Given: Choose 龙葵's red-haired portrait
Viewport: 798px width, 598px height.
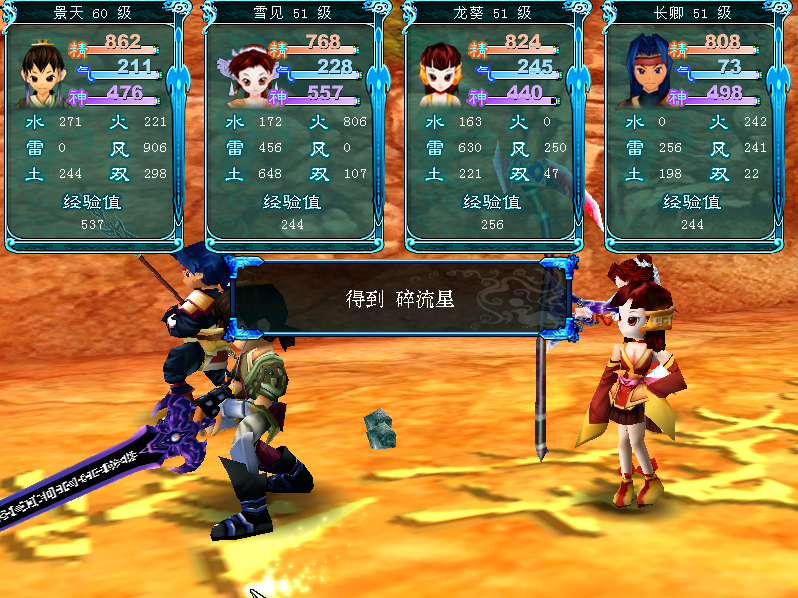Looking at the screenshot, I should pos(440,73).
